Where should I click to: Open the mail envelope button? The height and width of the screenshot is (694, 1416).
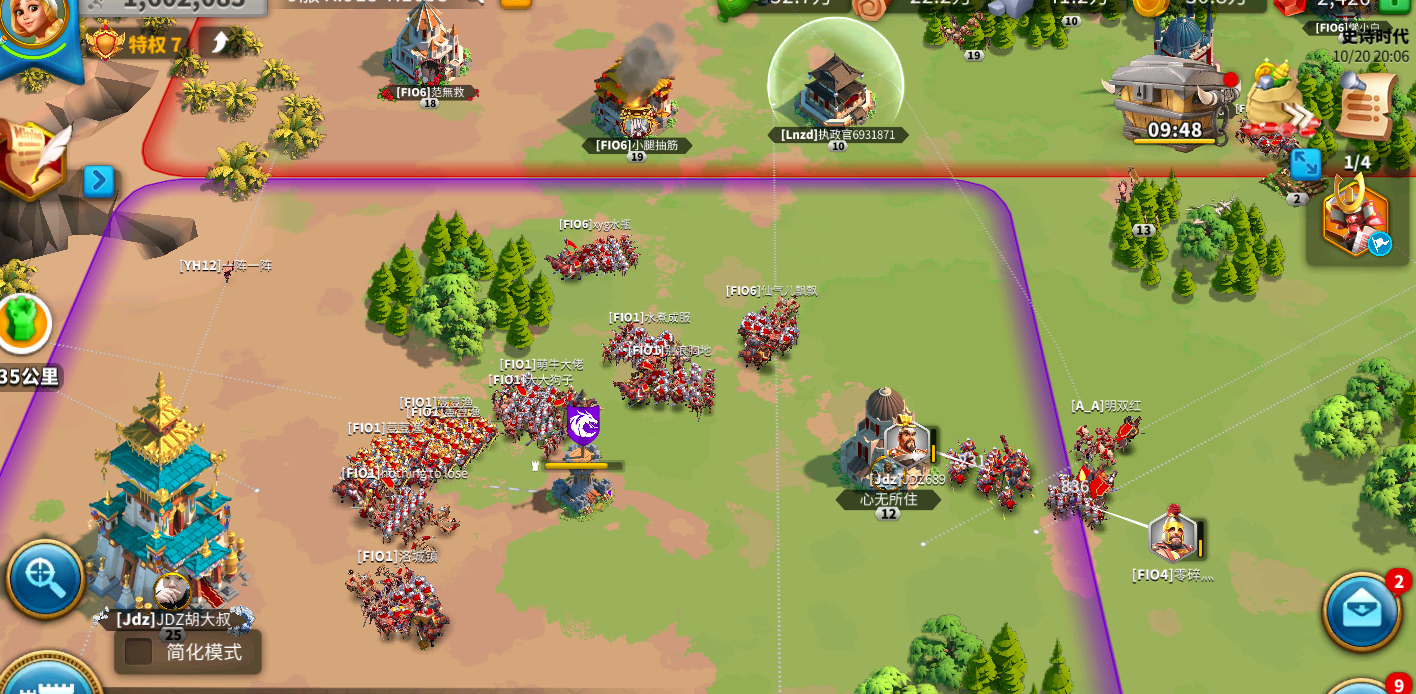point(1360,610)
